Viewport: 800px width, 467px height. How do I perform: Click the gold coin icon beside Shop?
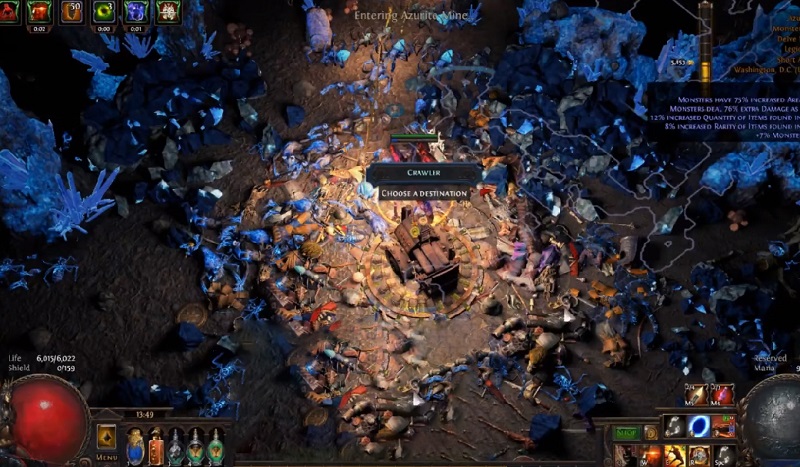click(x=651, y=433)
